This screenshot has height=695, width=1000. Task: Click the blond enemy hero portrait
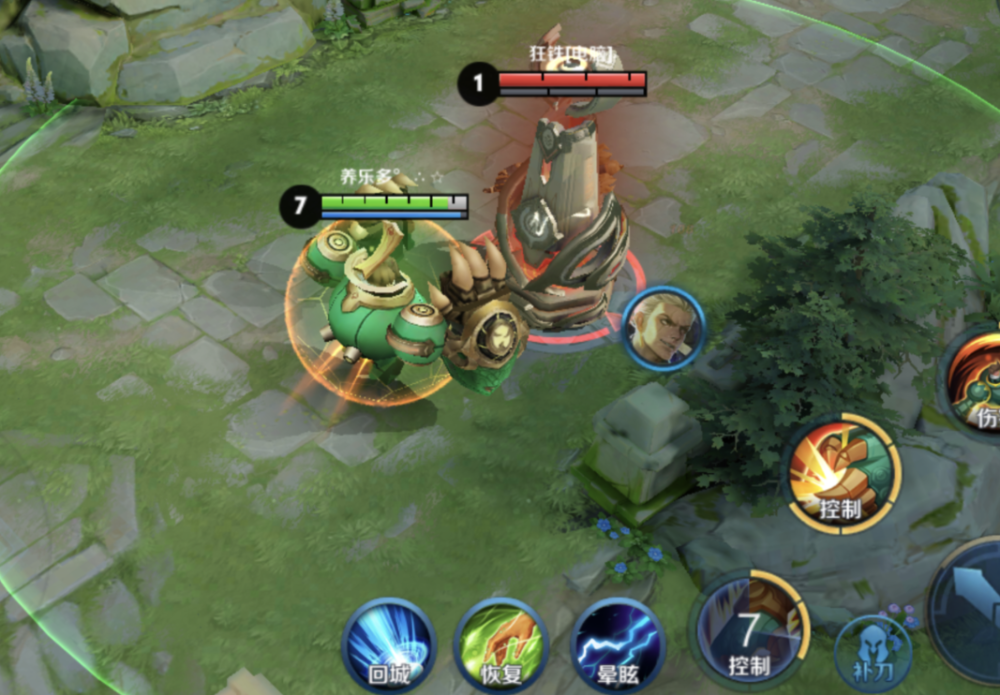pyautogui.click(x=664, y=327)
